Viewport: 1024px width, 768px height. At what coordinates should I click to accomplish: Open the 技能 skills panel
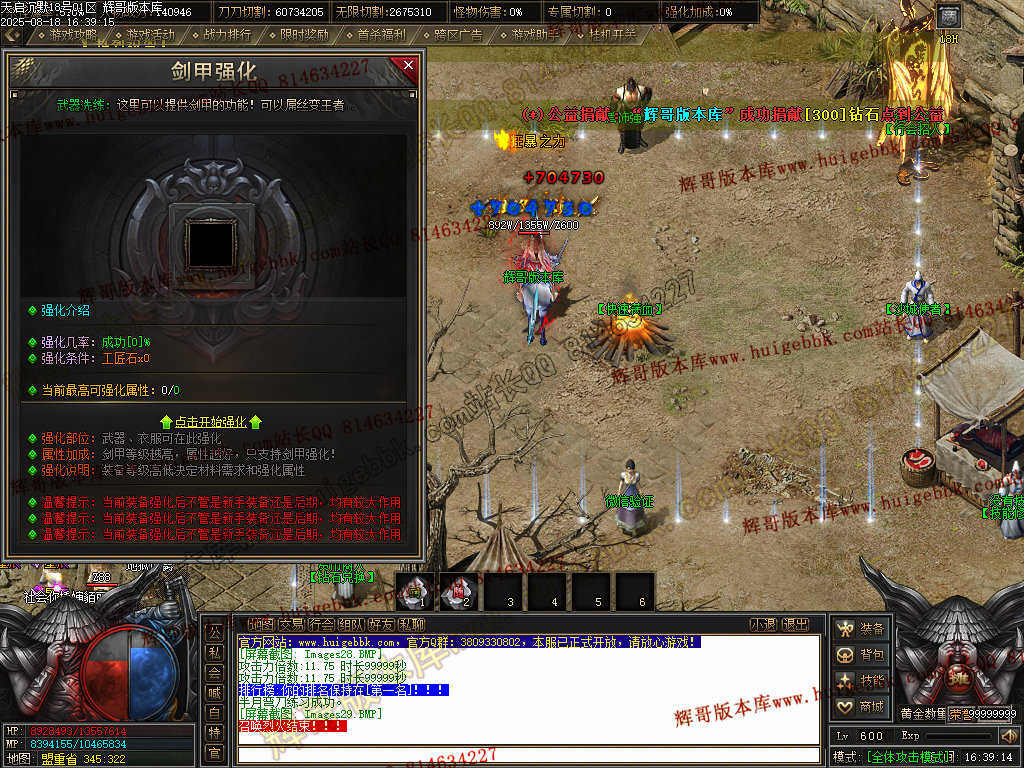pyautogui.click(x=862, y=681)
